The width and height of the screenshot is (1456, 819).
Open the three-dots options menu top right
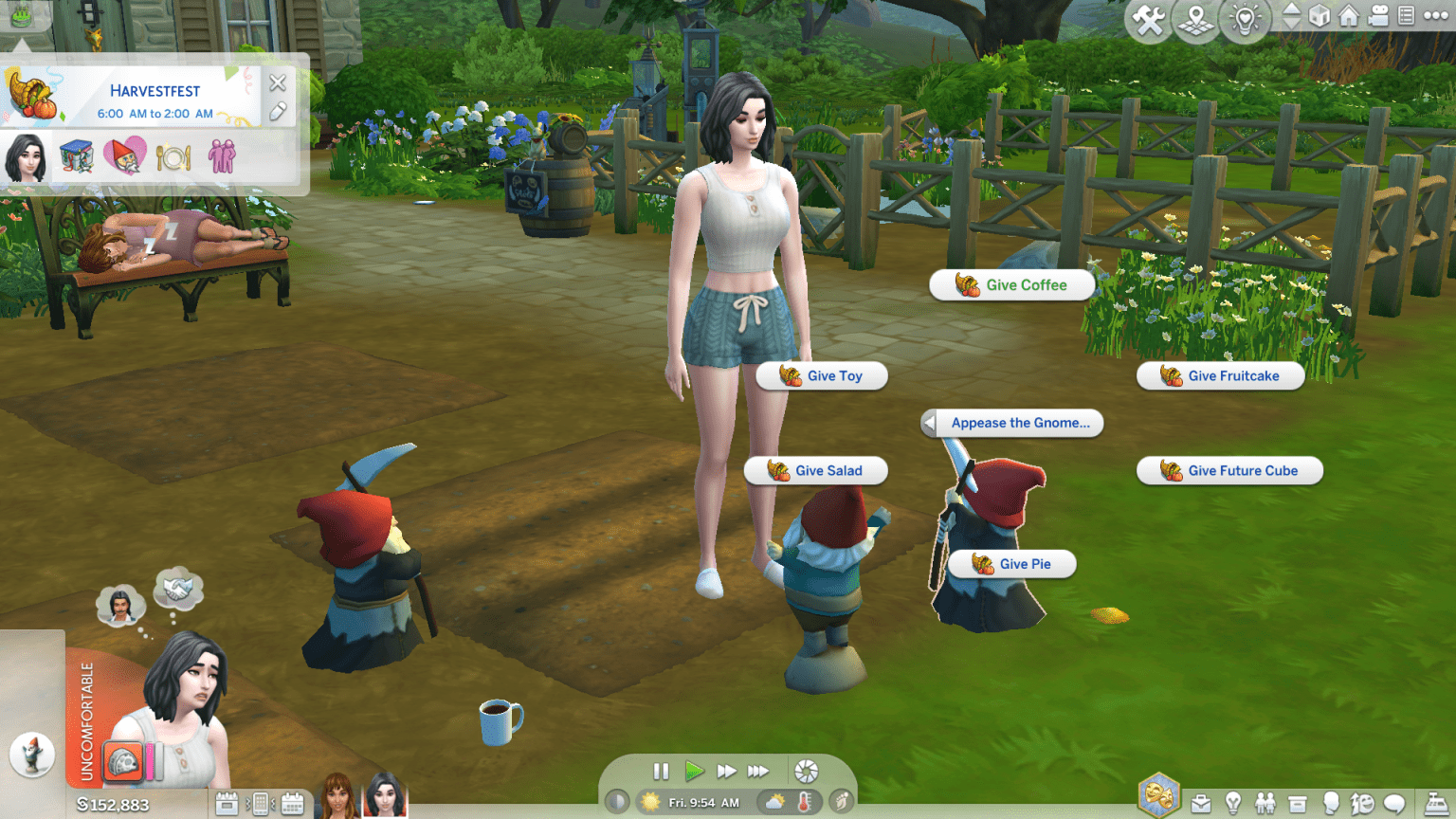click(x=1435, y=19)
